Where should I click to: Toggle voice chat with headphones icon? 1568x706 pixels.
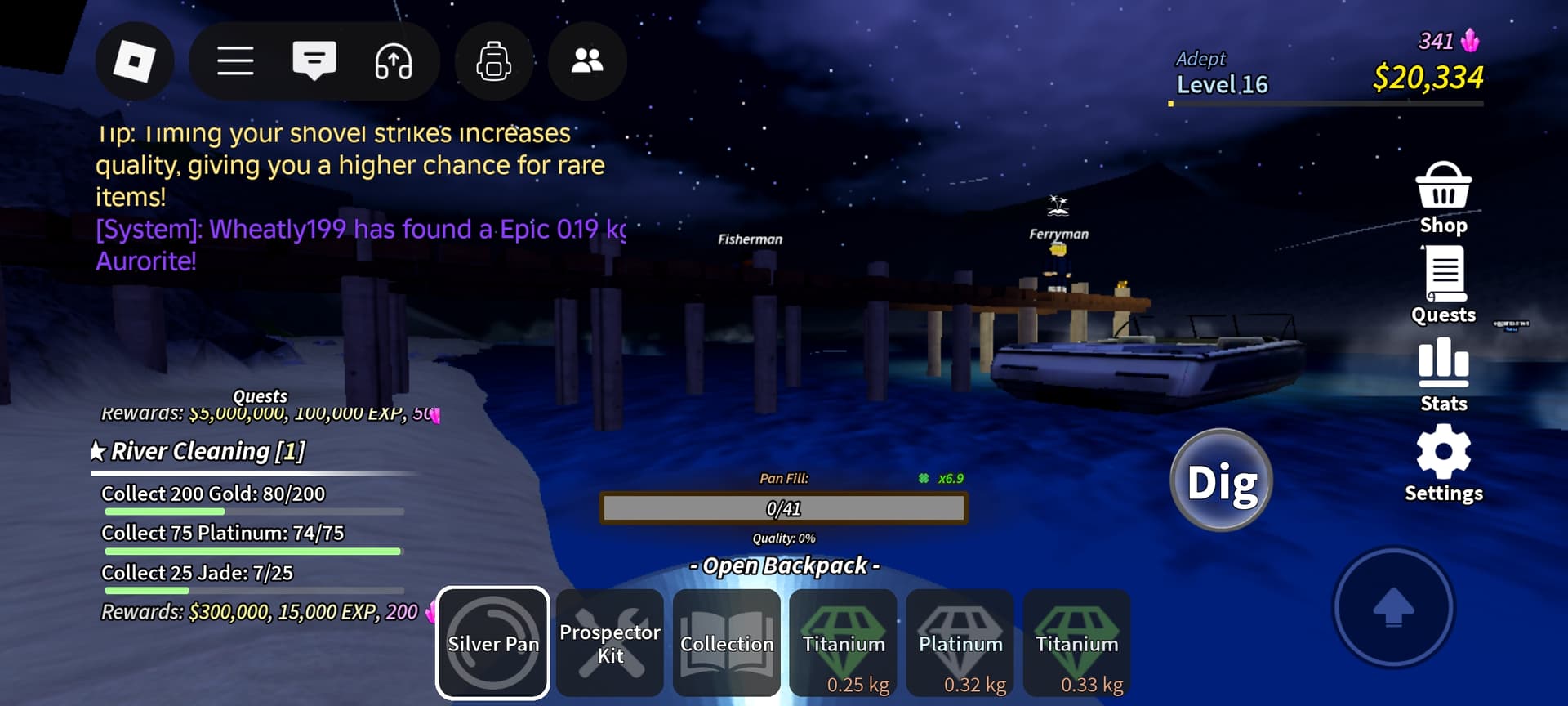click(x=394, y=61)
